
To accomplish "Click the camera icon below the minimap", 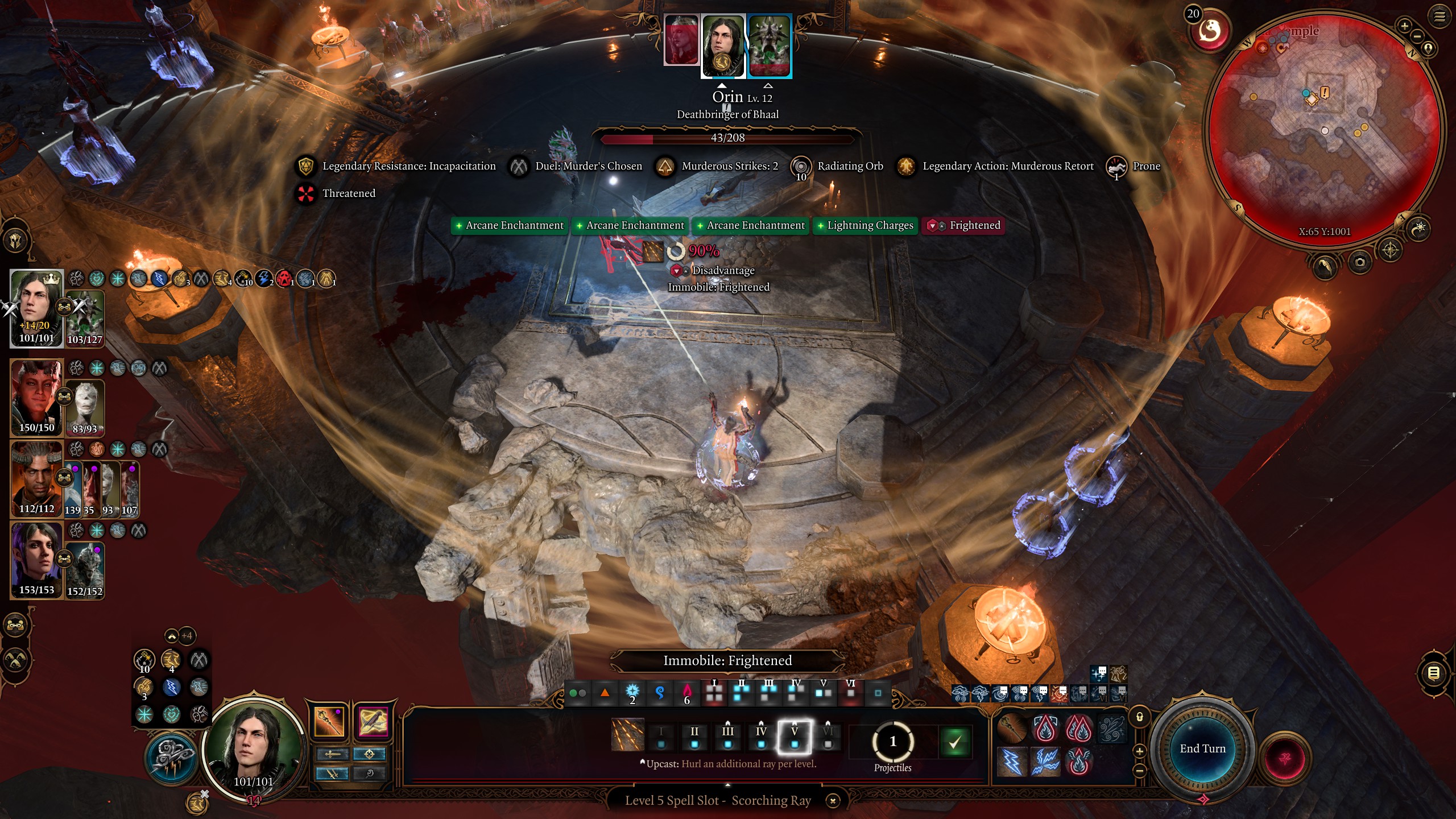I will tap(1360, 262).
